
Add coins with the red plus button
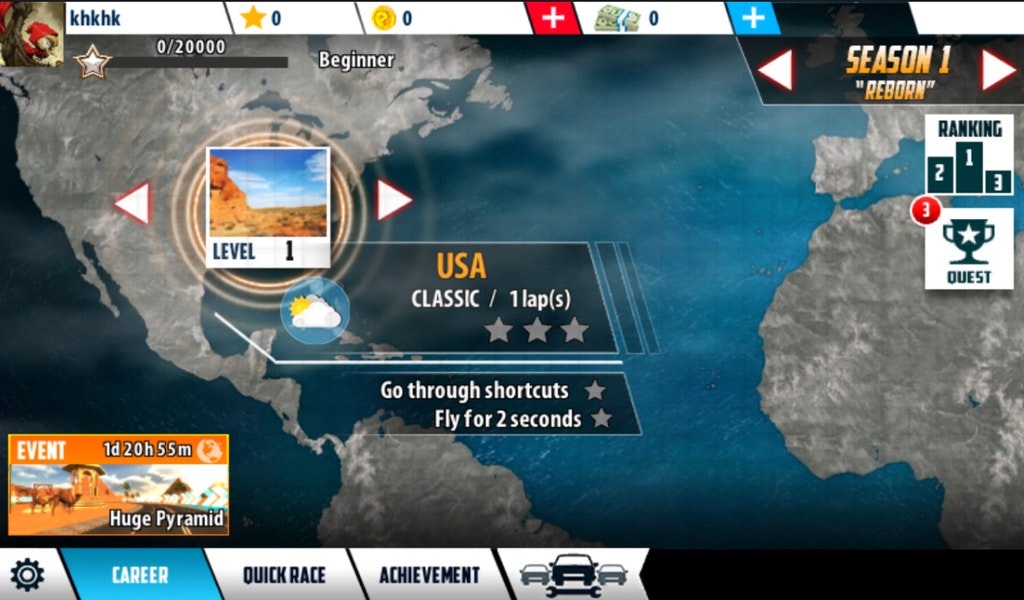pos(554,18)
